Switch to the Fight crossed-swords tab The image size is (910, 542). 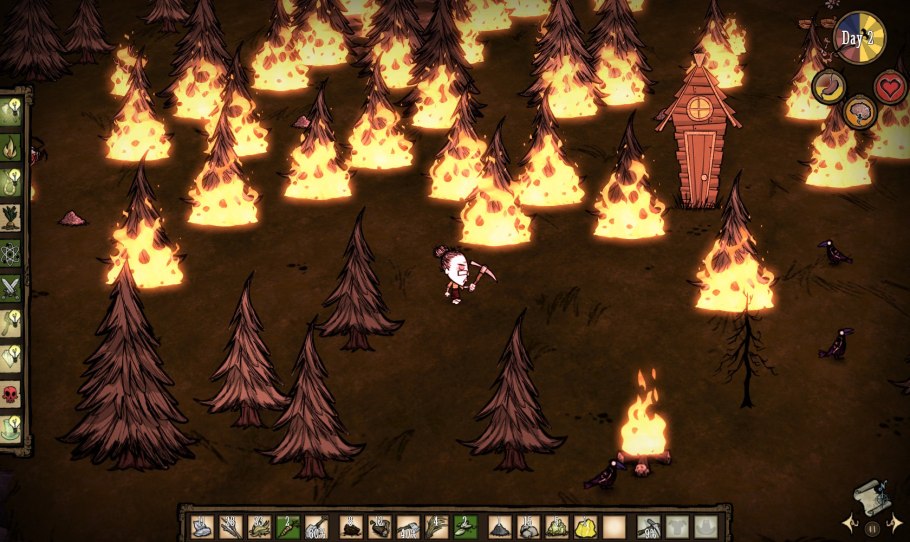point(12,287)
